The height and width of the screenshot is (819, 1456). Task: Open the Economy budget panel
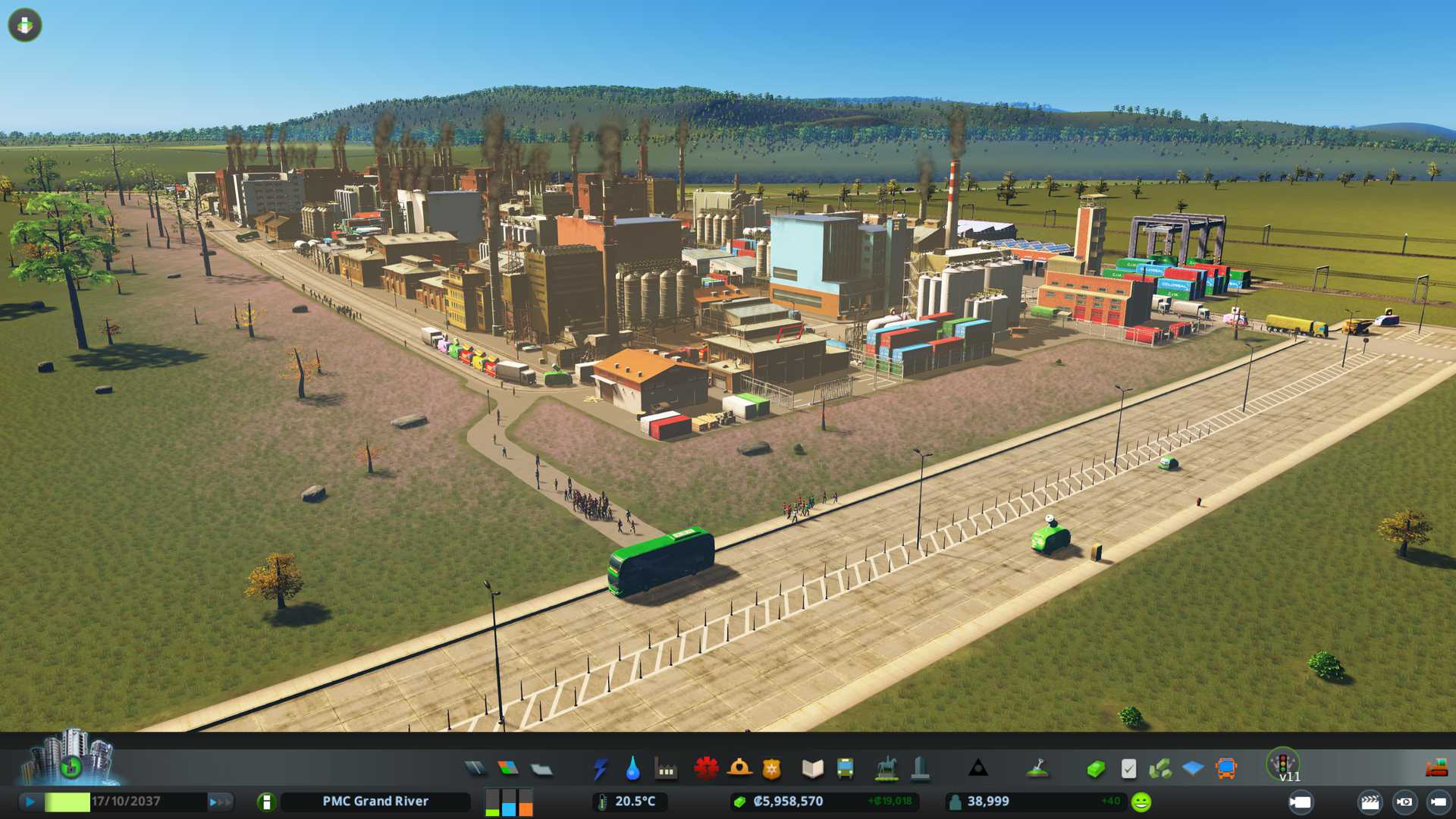pyautogui.click(x=1095, y=769)
